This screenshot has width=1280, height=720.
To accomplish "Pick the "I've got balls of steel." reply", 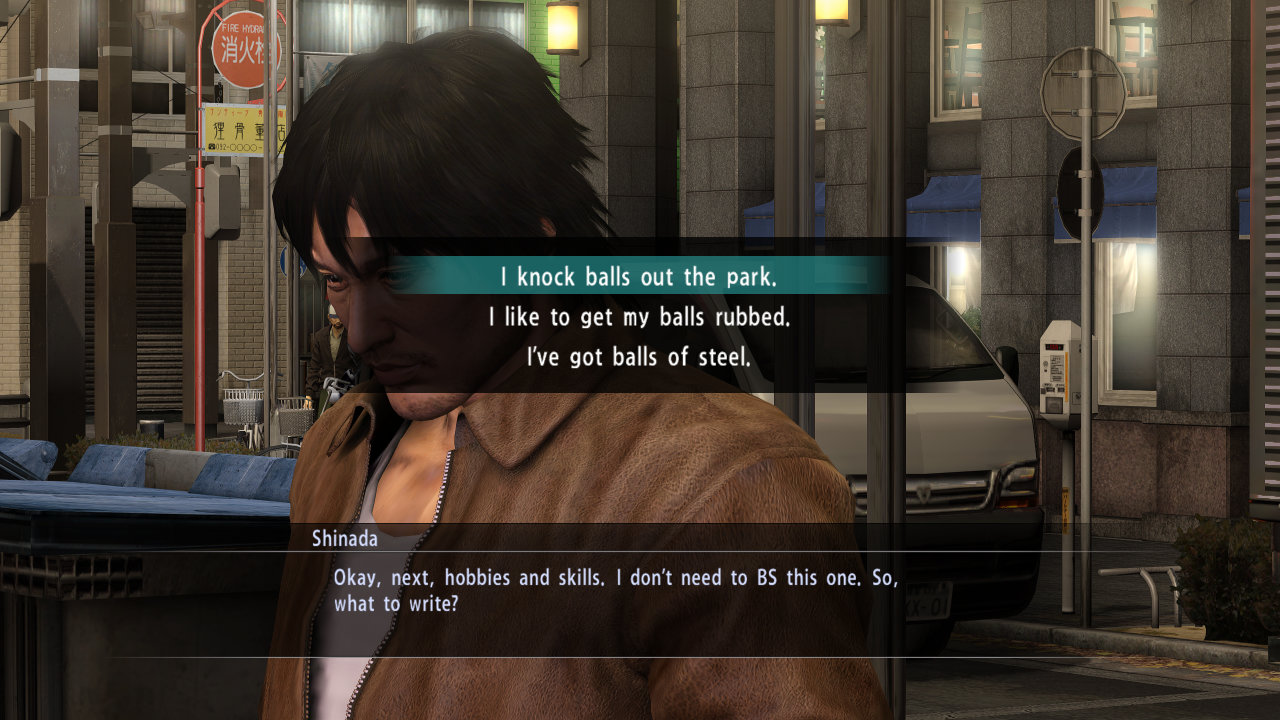I will (x=639, y=357).
